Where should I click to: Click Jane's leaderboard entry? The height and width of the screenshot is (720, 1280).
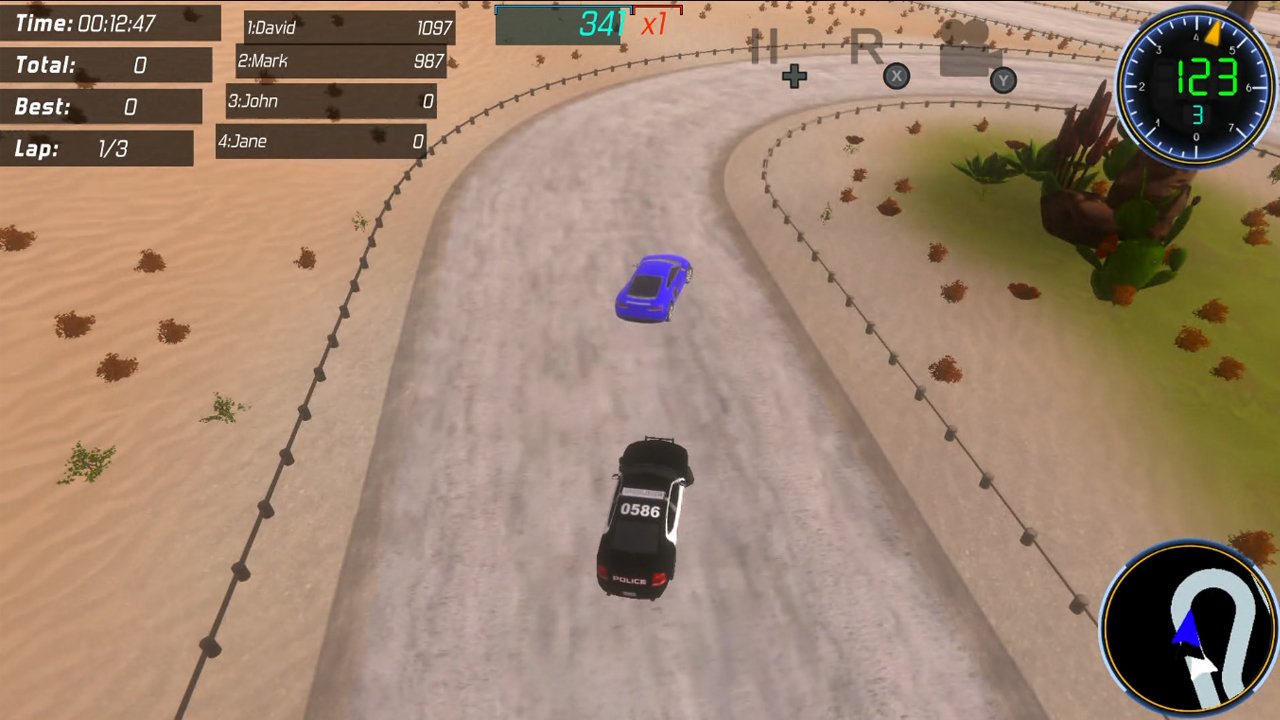322,141
